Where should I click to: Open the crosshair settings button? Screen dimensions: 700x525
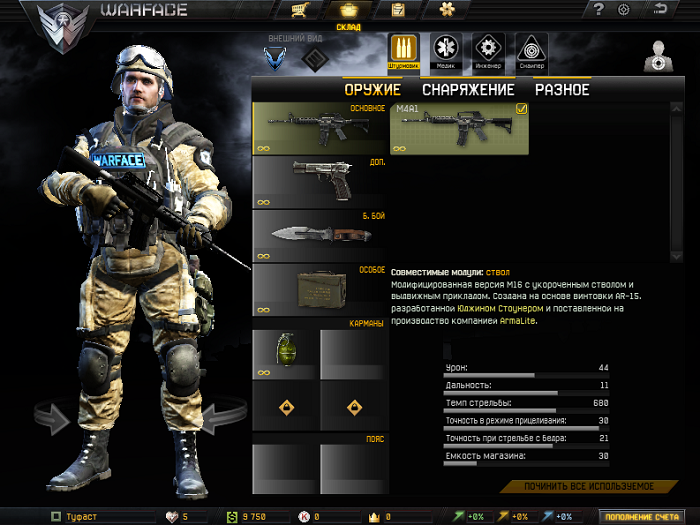(x=625, y=10)
